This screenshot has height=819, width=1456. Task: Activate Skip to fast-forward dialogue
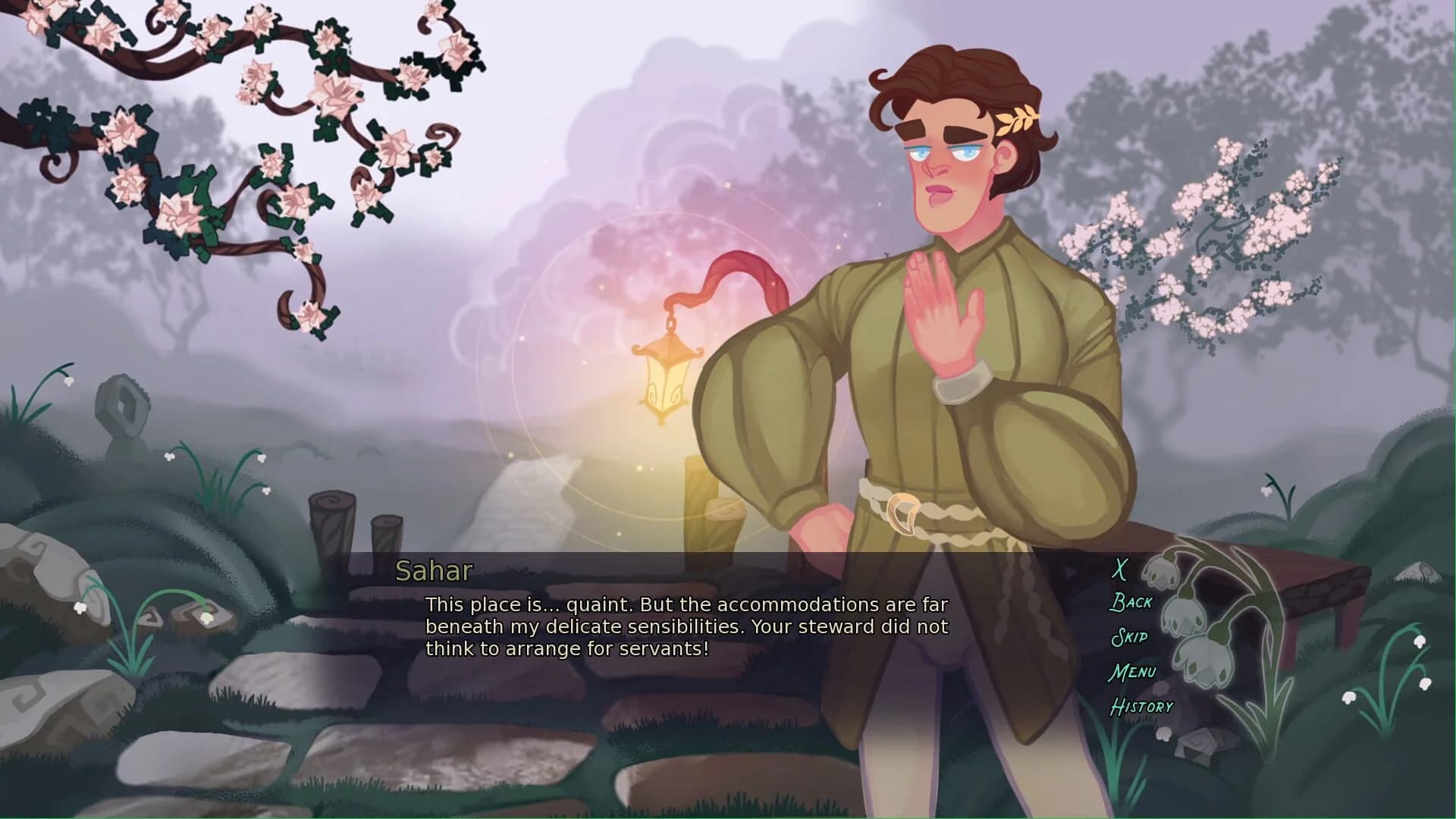[x=1128, y=637]
